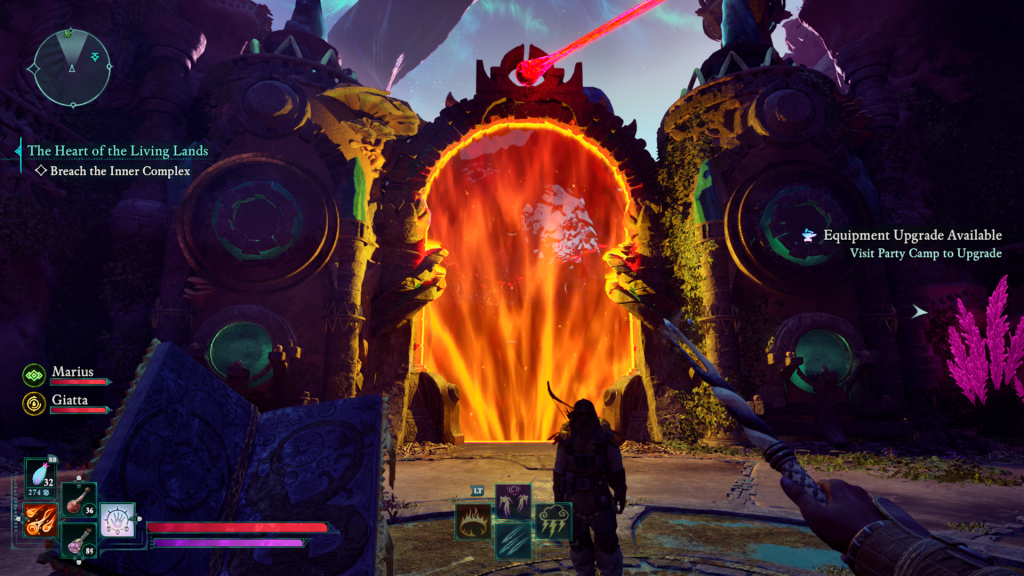Viewport: 1024px width, 576px height.
Task: Cast the ring of fire spell
Action: (473, 521)
